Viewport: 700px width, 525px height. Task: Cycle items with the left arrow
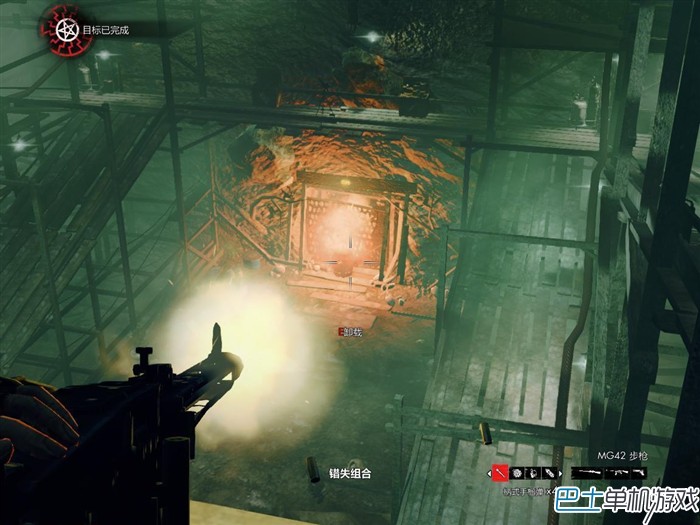coord(489,473)
